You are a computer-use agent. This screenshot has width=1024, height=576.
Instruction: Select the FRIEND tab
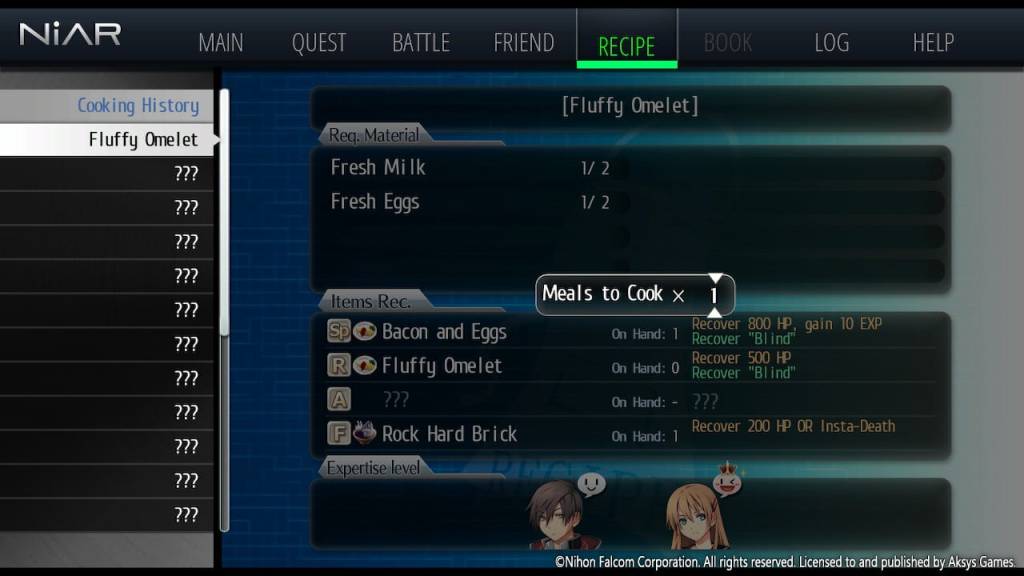pyautogui.click(x=524, y=43)
